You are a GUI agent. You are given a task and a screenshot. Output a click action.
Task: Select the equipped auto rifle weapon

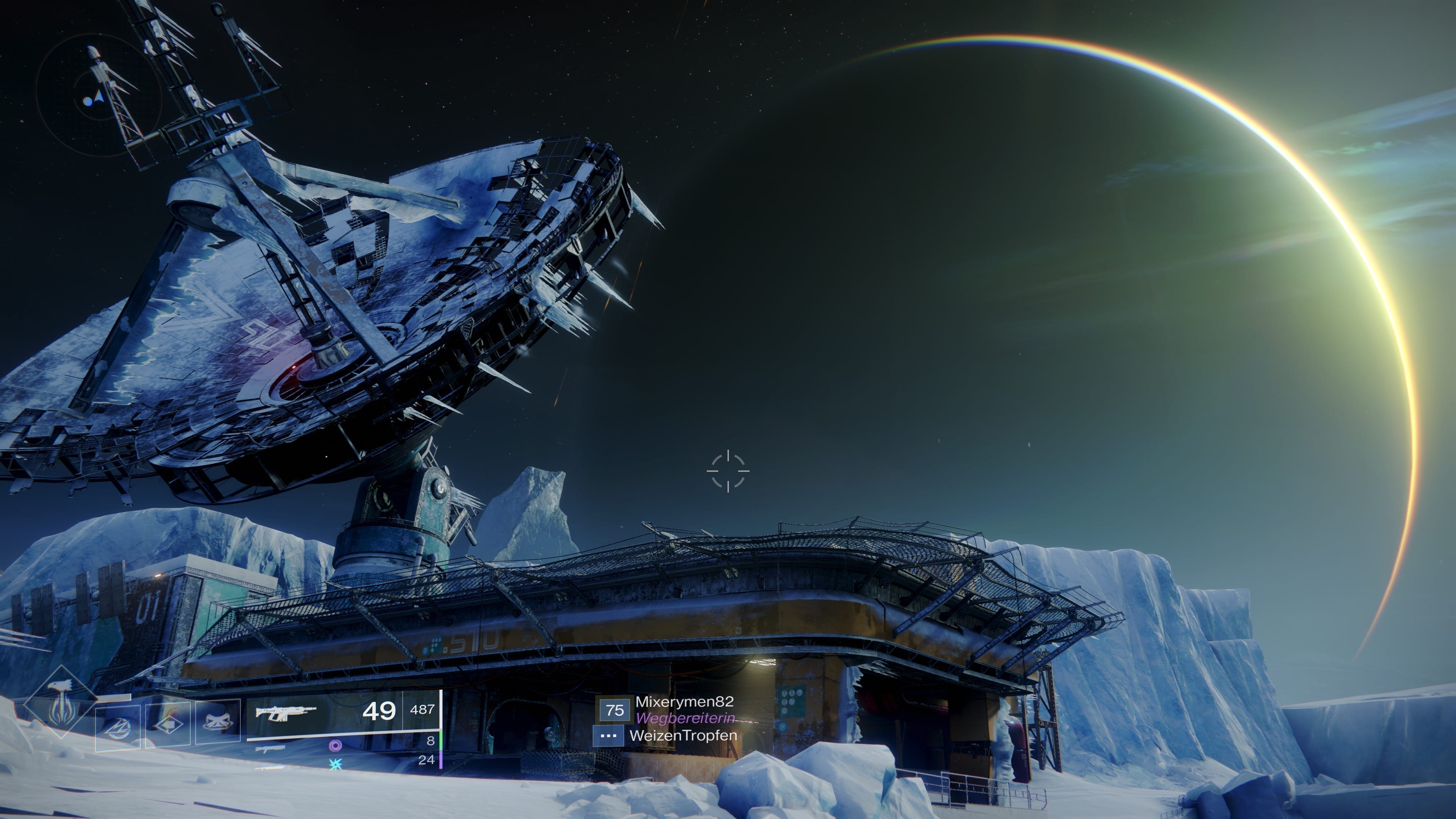coord(286,712)
